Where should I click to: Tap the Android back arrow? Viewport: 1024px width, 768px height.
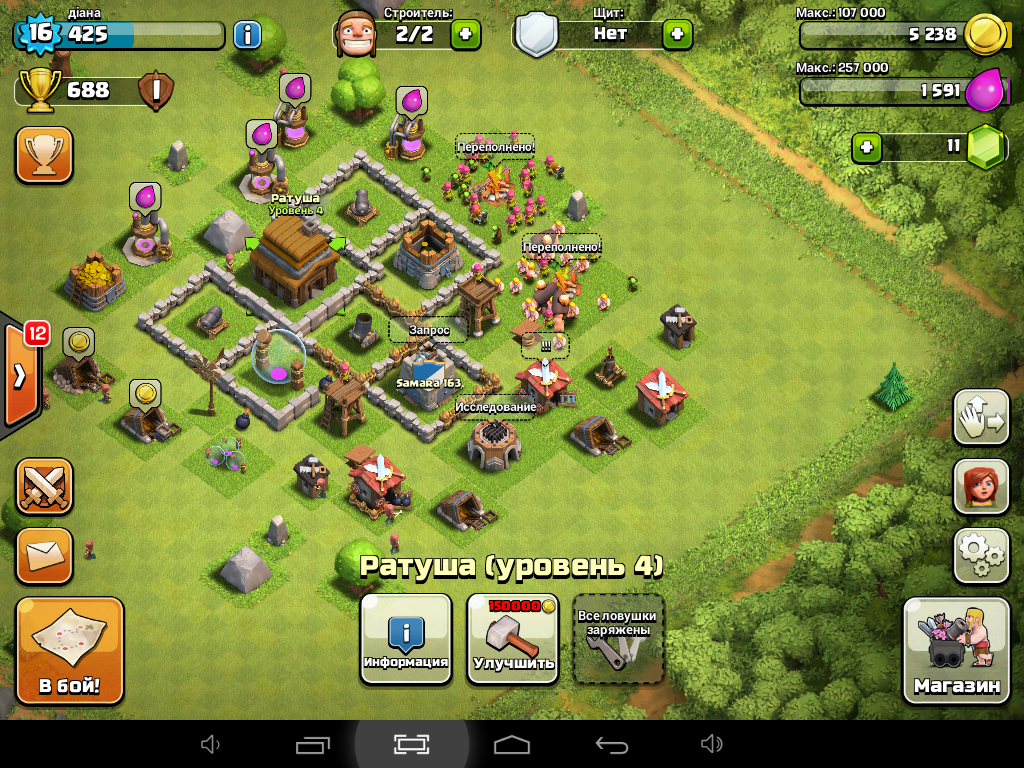611,744
